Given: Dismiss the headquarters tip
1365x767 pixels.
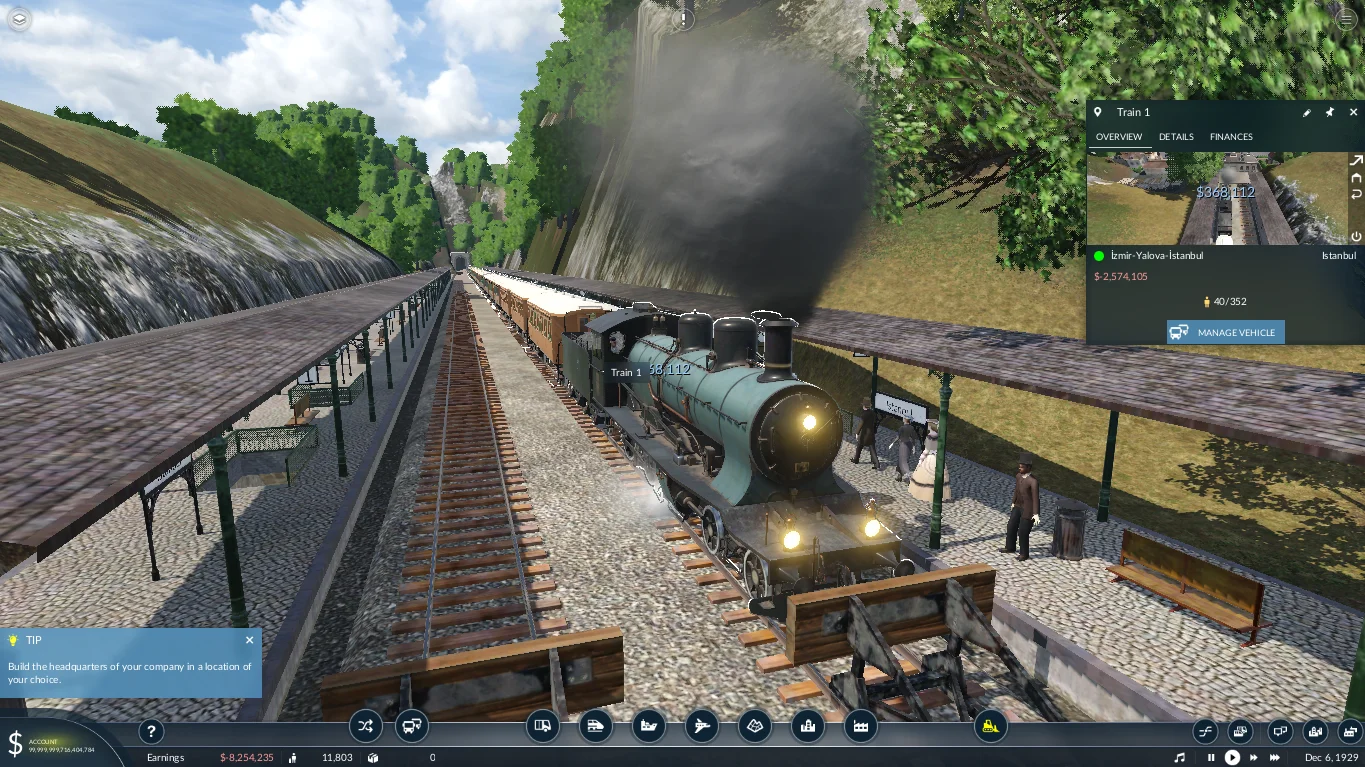Looking at the screenshot, I should (x=249, y=640).
